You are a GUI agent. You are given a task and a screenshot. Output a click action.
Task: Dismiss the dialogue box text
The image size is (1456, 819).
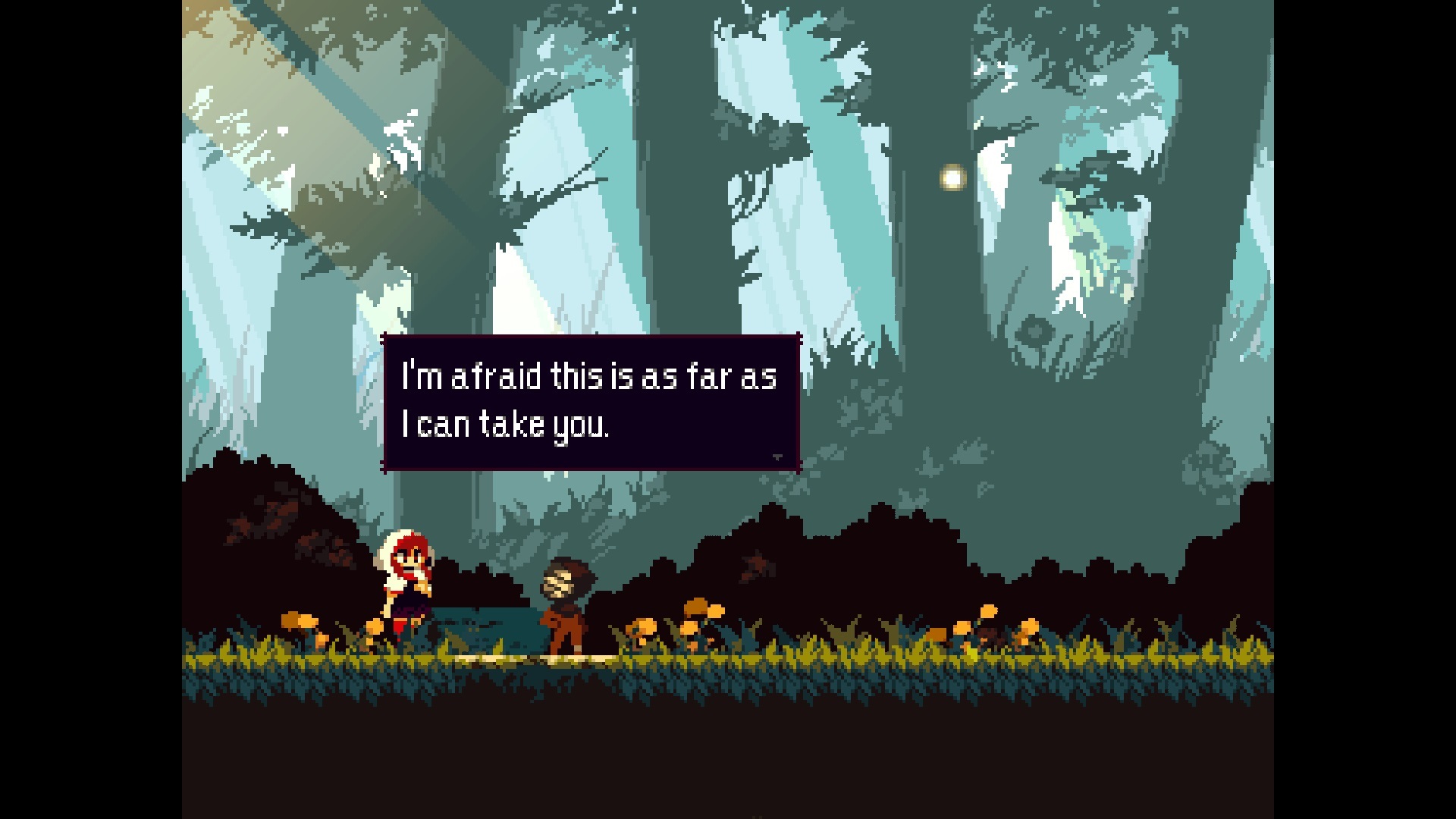590,400
